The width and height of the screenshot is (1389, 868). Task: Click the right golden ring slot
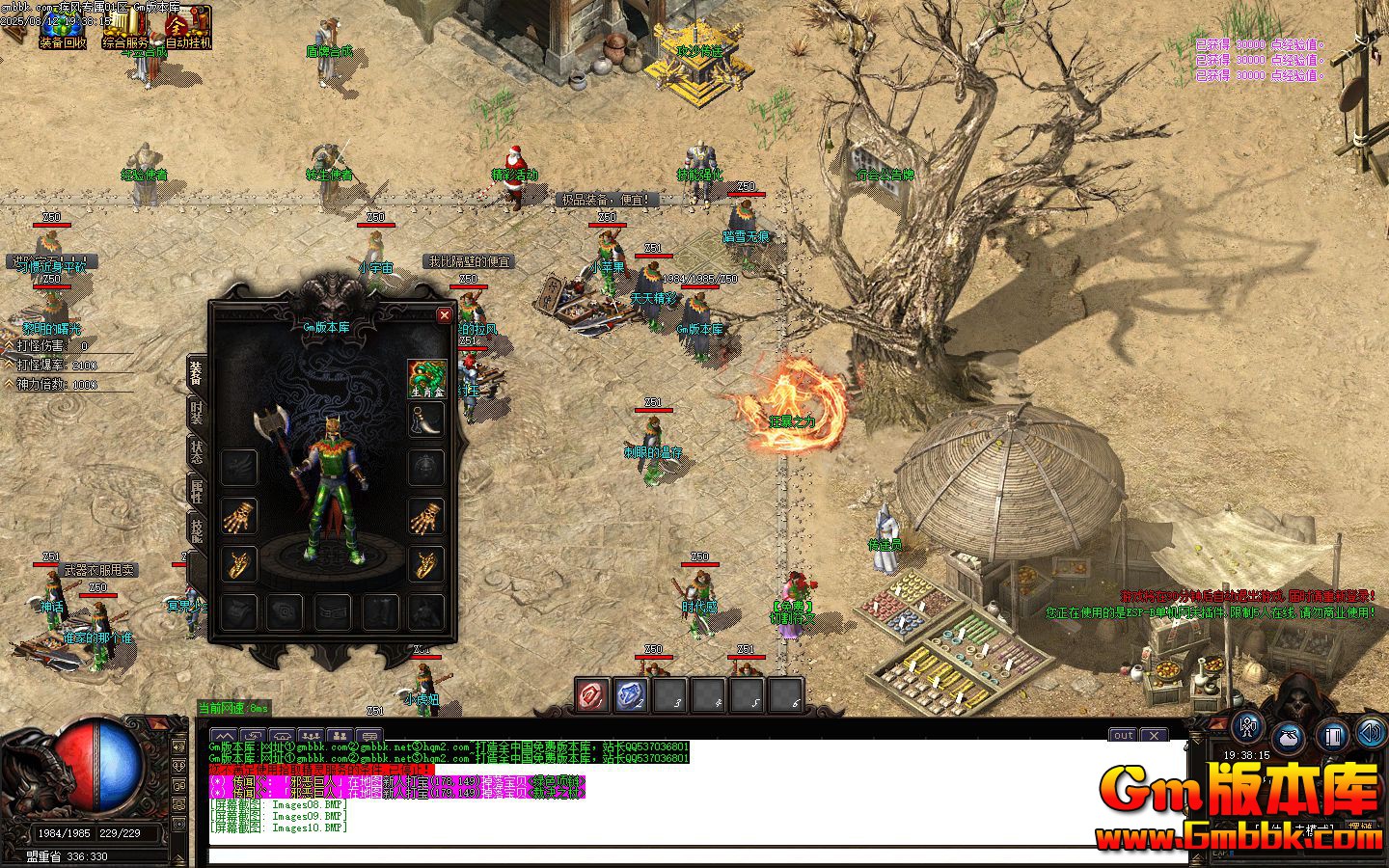click(426, 564)
